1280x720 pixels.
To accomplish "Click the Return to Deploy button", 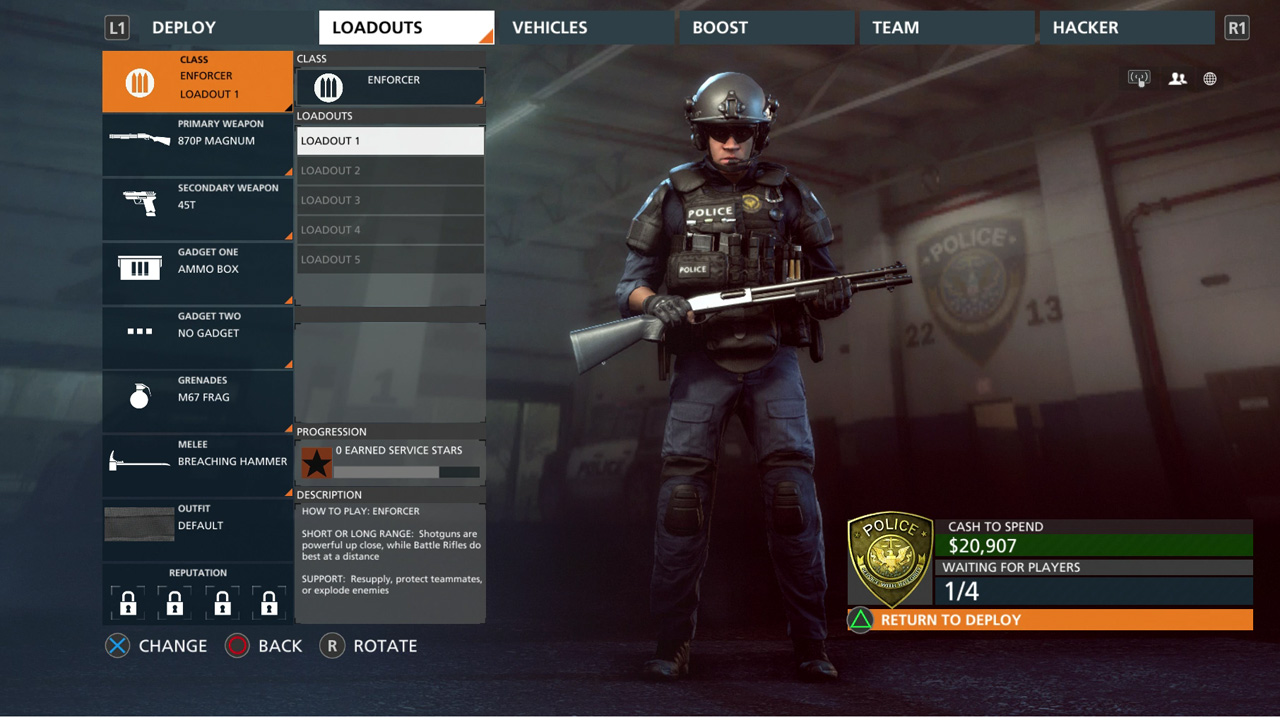I will click(1050, 620).
